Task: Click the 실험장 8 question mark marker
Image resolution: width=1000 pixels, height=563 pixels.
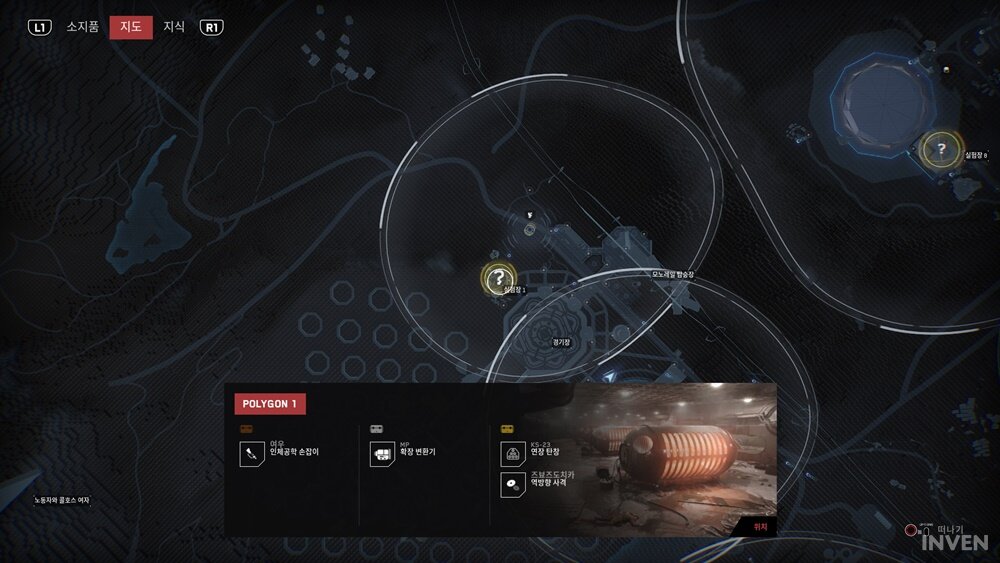Action: click(940, 149)
